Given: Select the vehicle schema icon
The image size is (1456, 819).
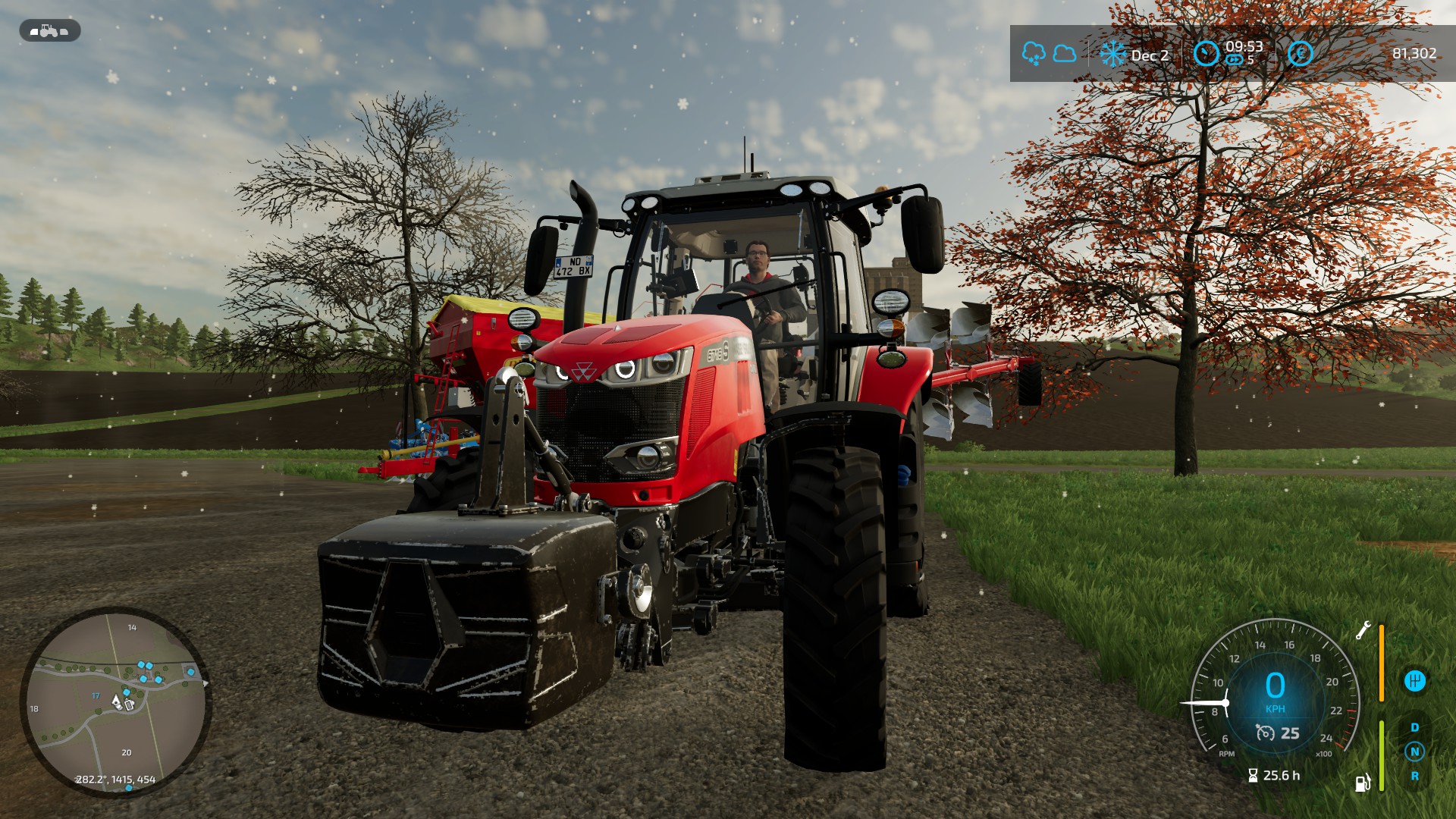Looking at the screenshot, I should point(49,31).
